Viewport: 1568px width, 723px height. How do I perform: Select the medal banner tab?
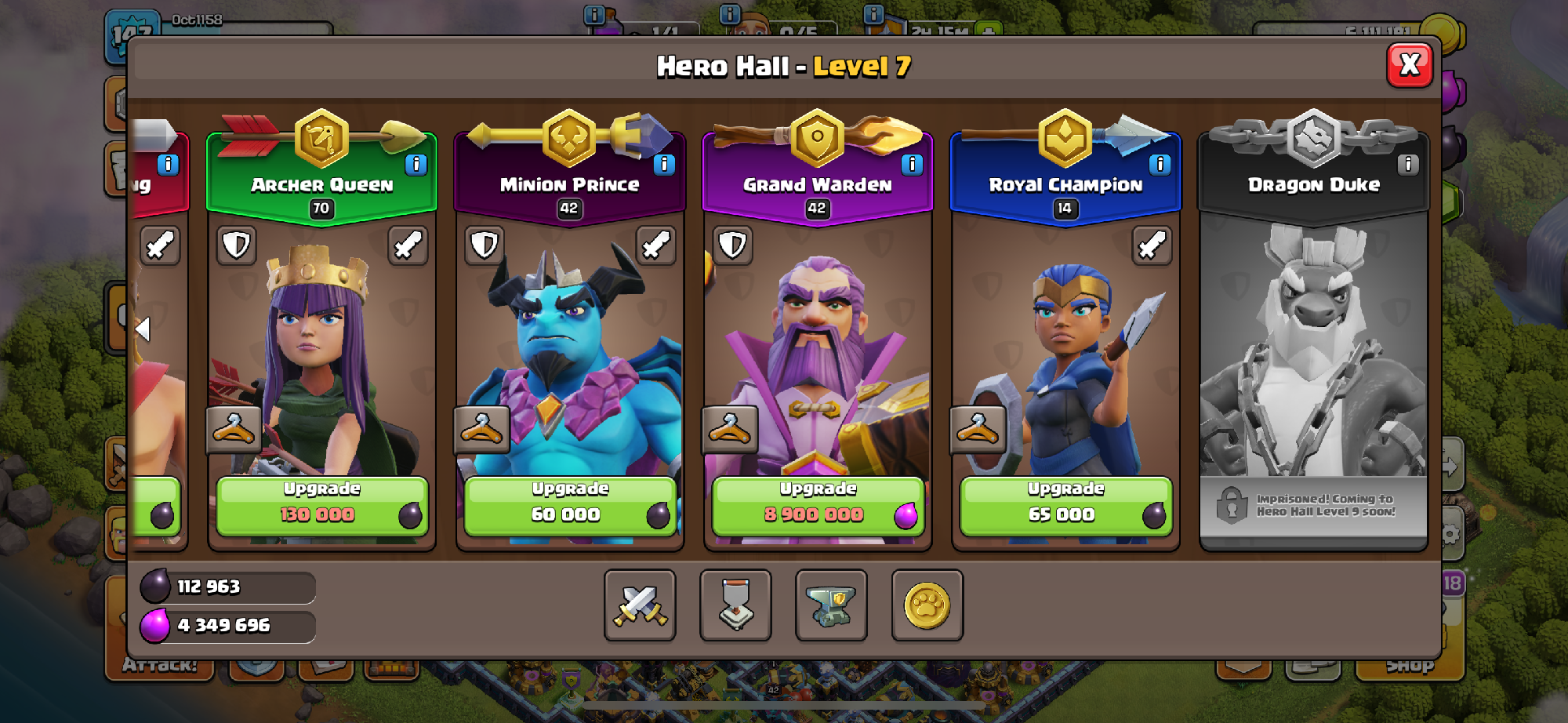click(x=735, y=605)
